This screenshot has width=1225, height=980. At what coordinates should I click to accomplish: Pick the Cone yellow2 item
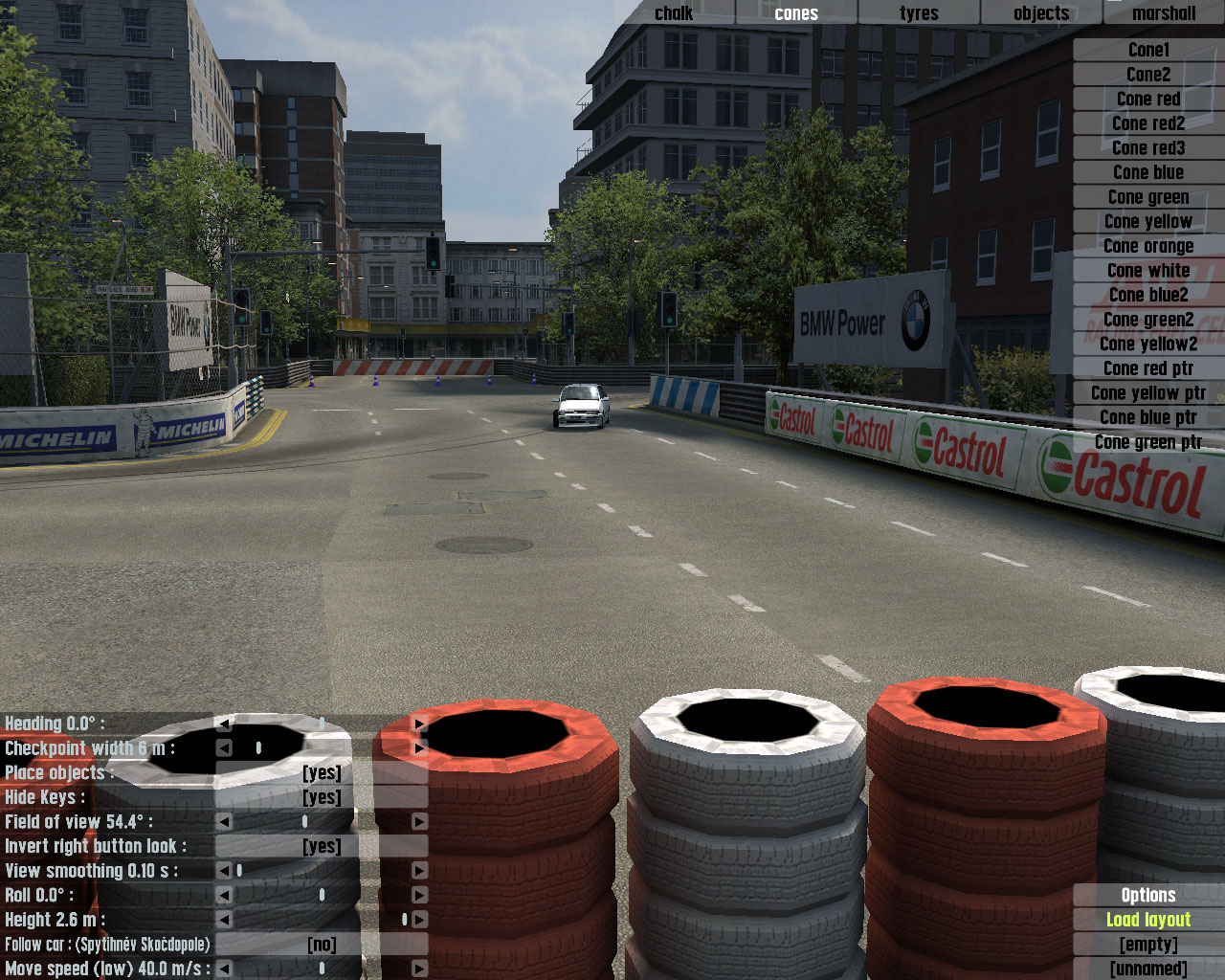pyautogui.click(x=1148, y=344)
